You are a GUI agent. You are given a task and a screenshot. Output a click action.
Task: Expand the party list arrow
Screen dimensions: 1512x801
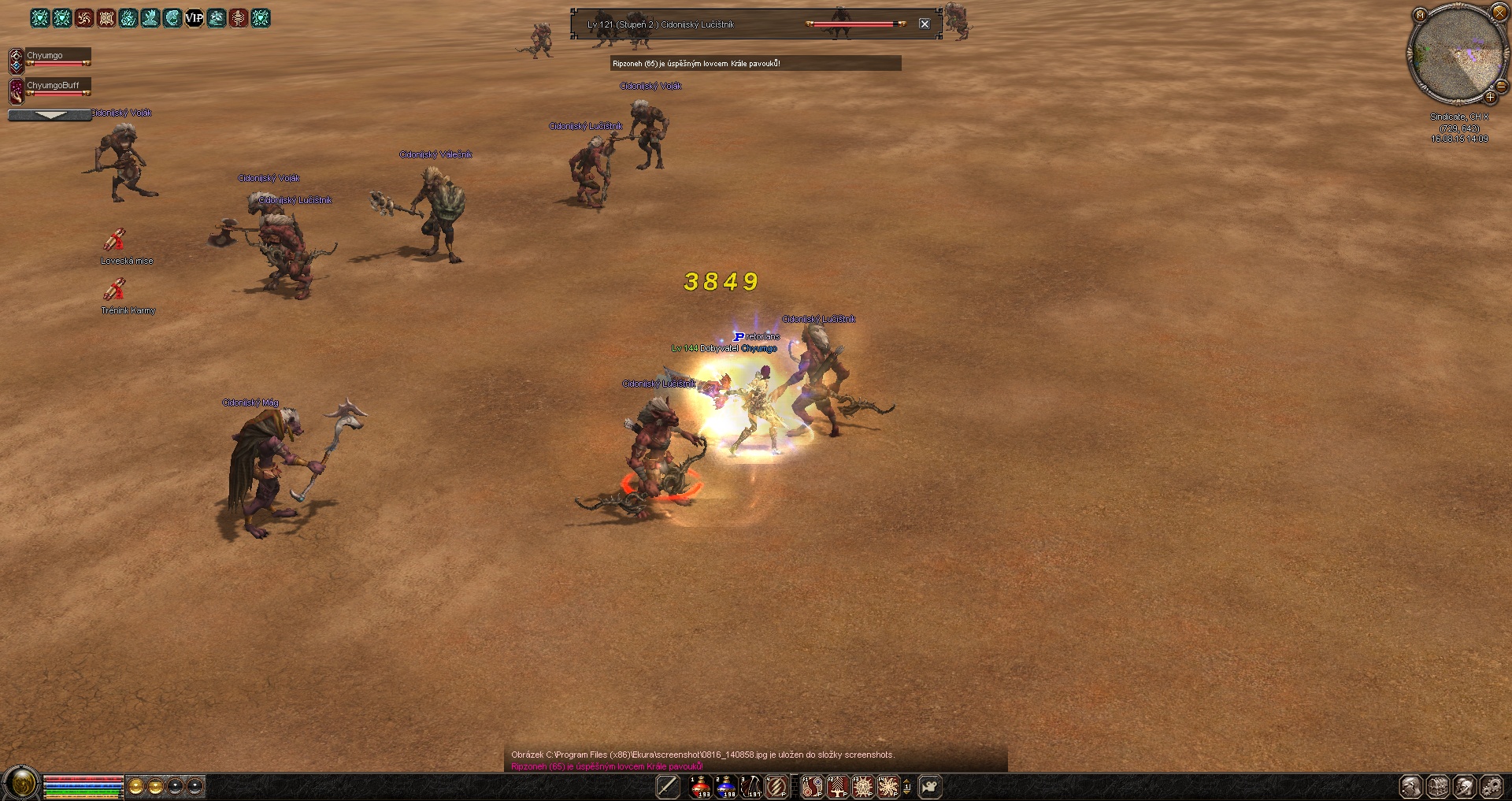50,115
